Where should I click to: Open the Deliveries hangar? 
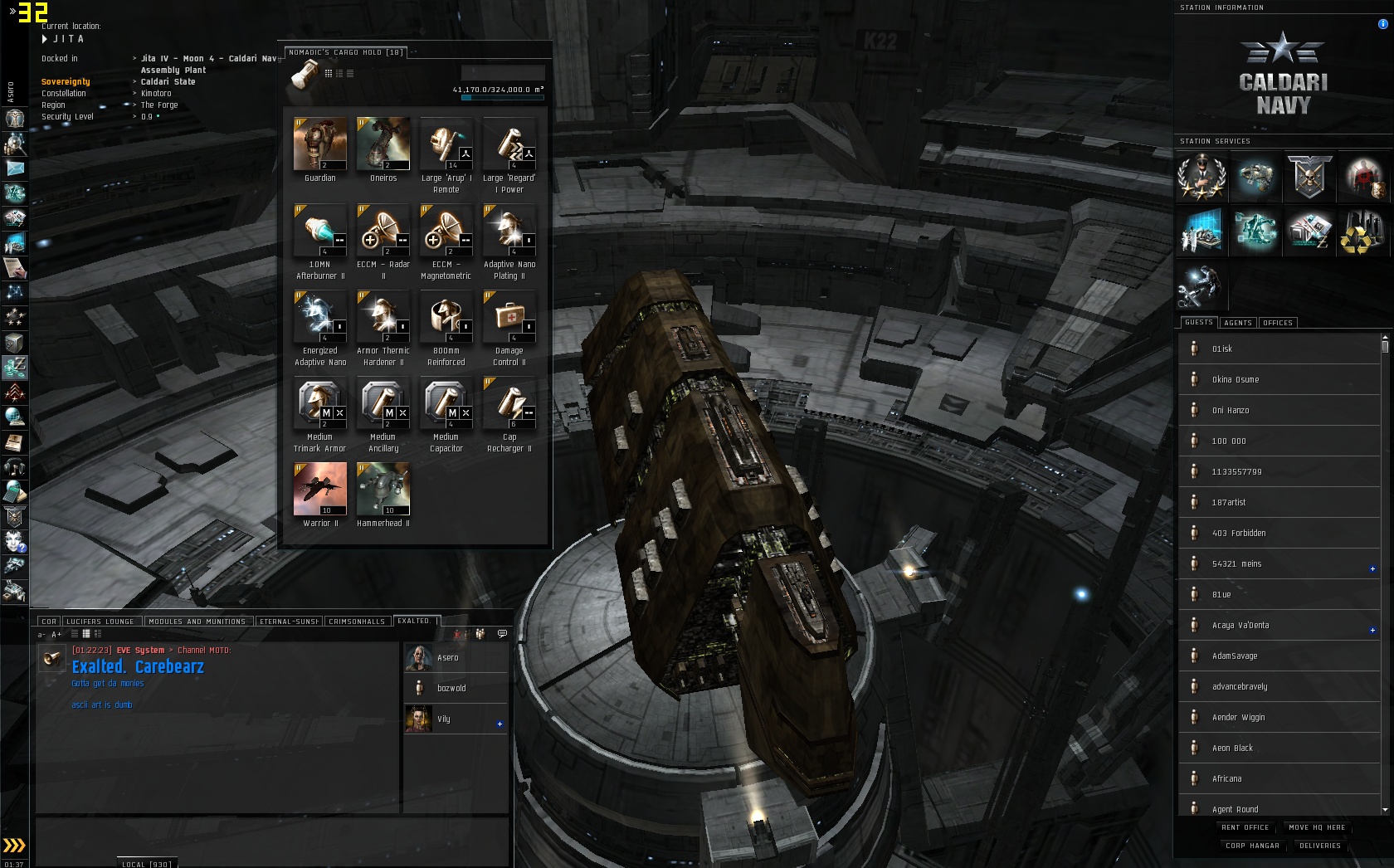tap(1319, 846)
